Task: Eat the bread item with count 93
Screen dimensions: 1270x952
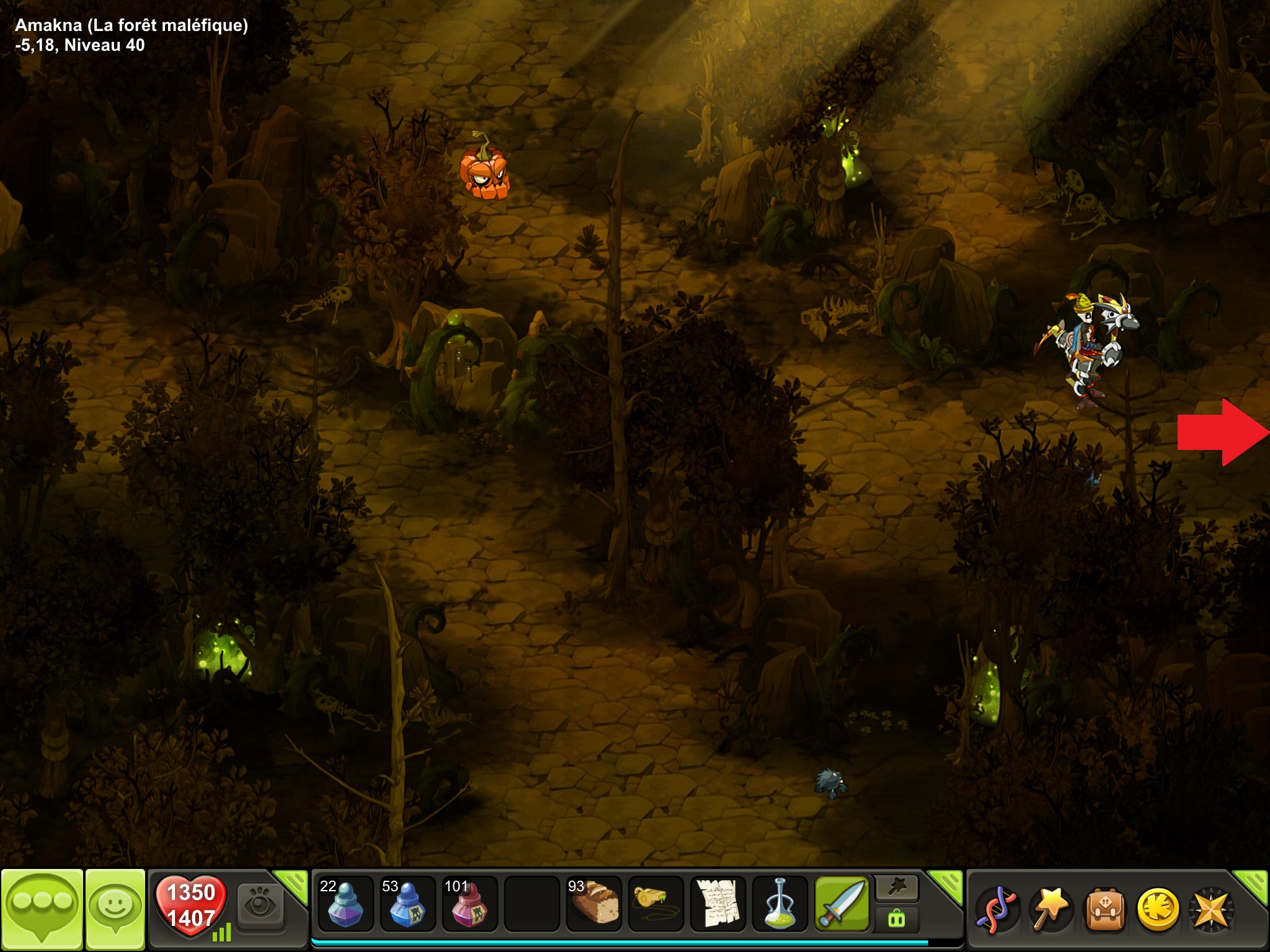Action: pos(593,904)
